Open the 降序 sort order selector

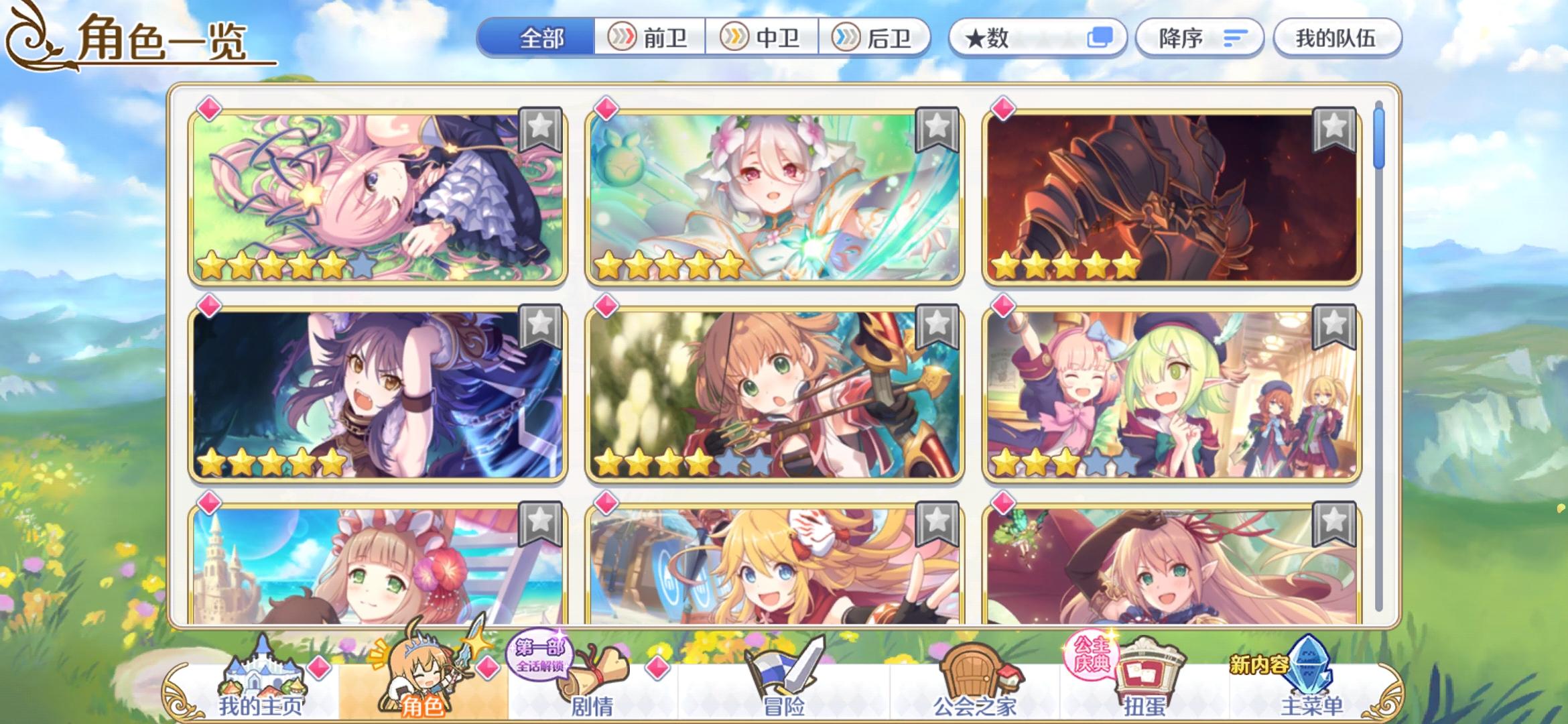[1199, 38]
